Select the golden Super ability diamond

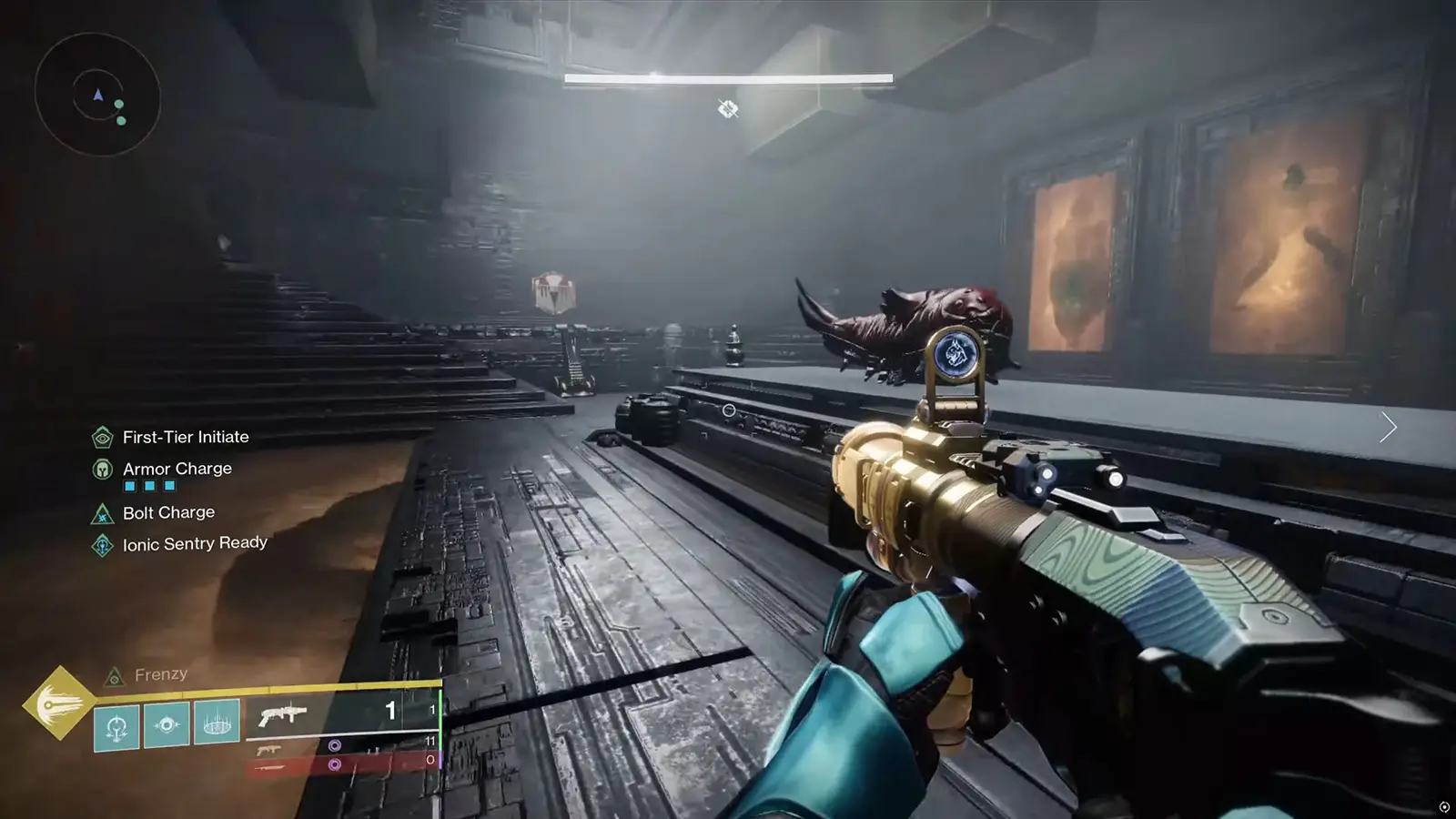coord(58,703)
